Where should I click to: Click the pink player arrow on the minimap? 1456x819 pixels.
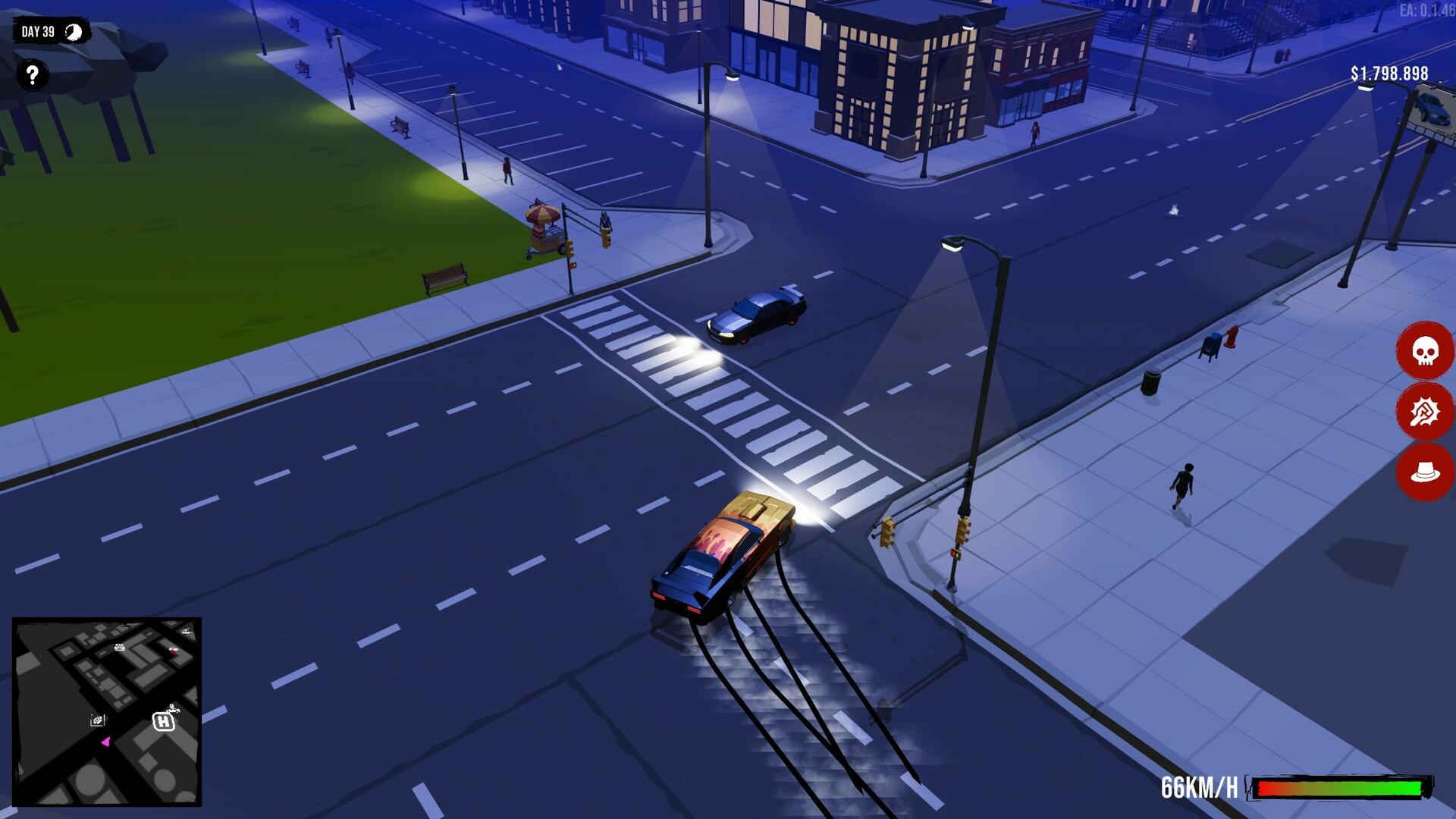tap(105, 741)
